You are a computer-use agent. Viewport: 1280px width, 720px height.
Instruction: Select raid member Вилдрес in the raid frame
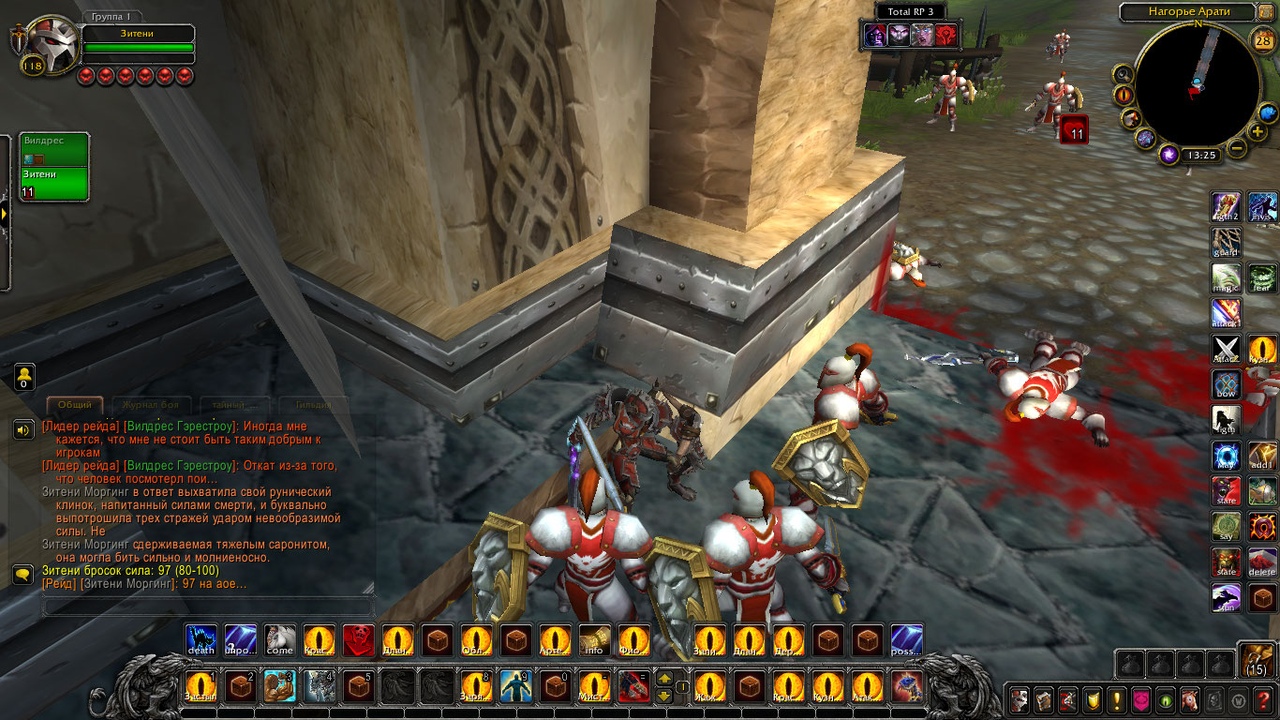tap(54, 148)
